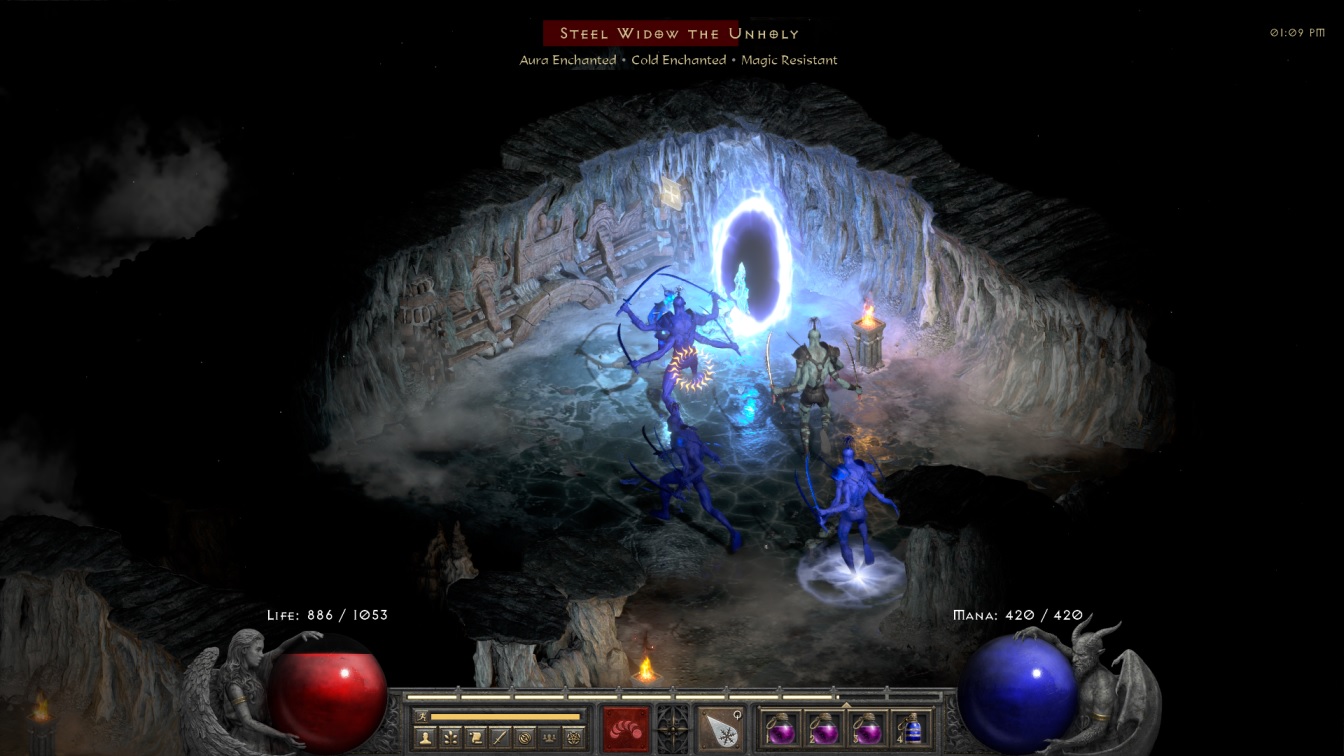This screenshot has height=756, width=1344.
Task: Select the red left-click skill icon
Action: tap(627, 726)
